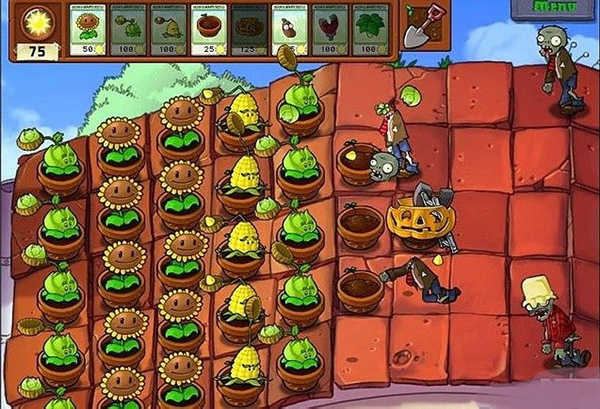This screenshot has width=600, height=409.
Task: Pick the Umbrella Leaf seed packet
Action: coord(372,29)
